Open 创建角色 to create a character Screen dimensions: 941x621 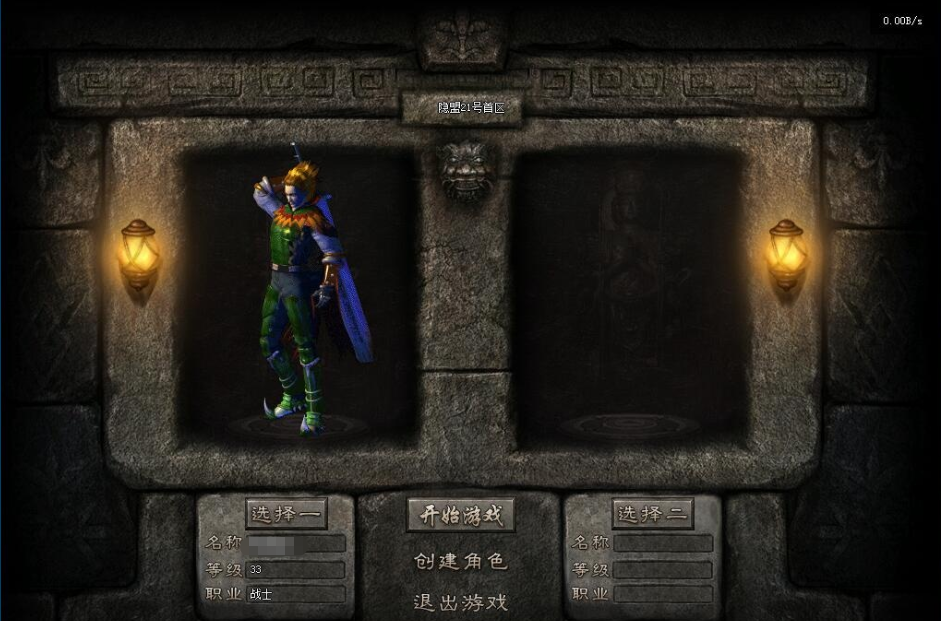pyautogui.click(x=460, y=561)
